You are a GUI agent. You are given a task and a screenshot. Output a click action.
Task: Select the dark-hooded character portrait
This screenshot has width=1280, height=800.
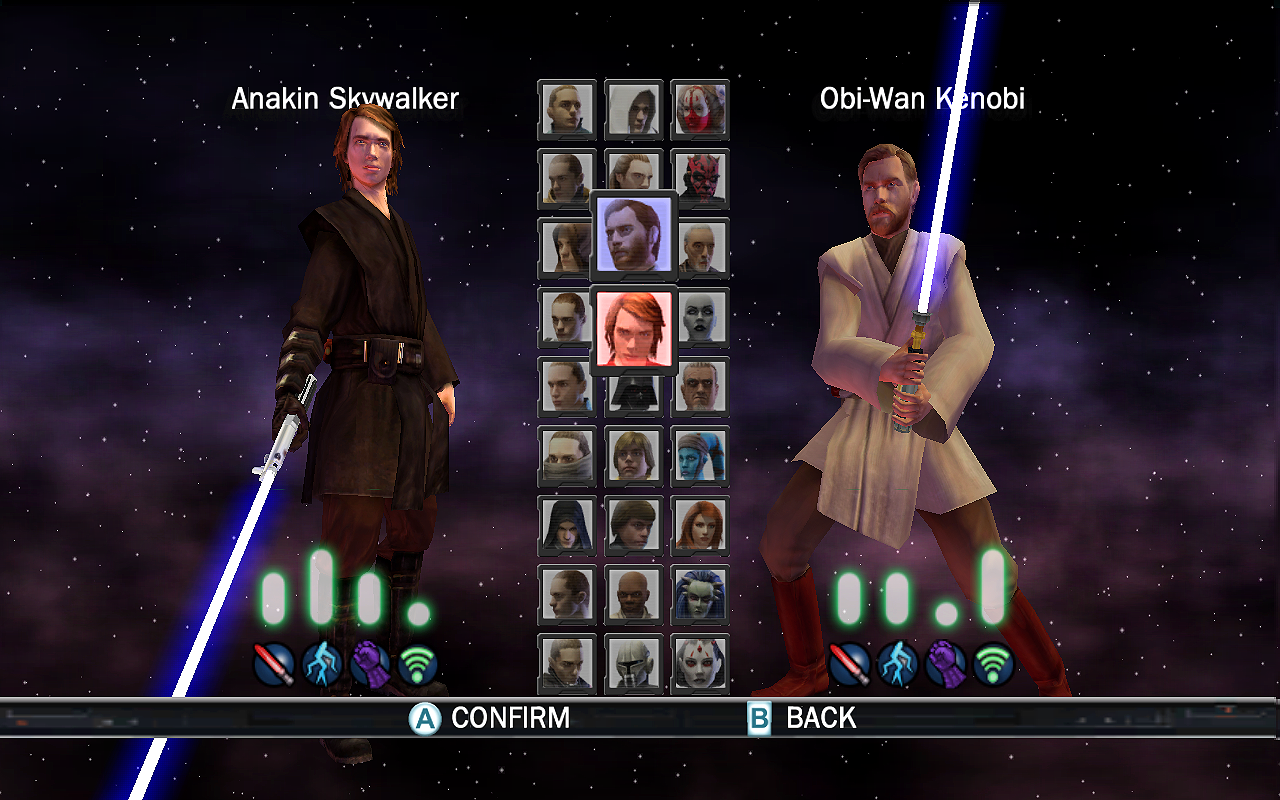click(566, 525)
